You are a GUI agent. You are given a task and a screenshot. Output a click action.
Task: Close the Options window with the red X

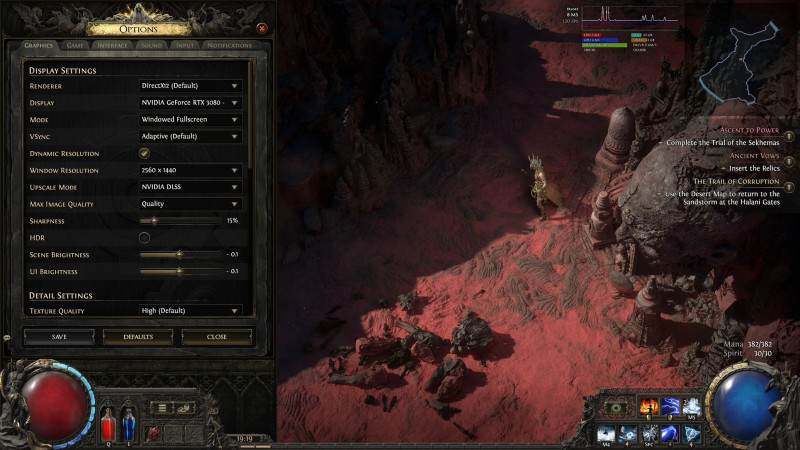262,28
